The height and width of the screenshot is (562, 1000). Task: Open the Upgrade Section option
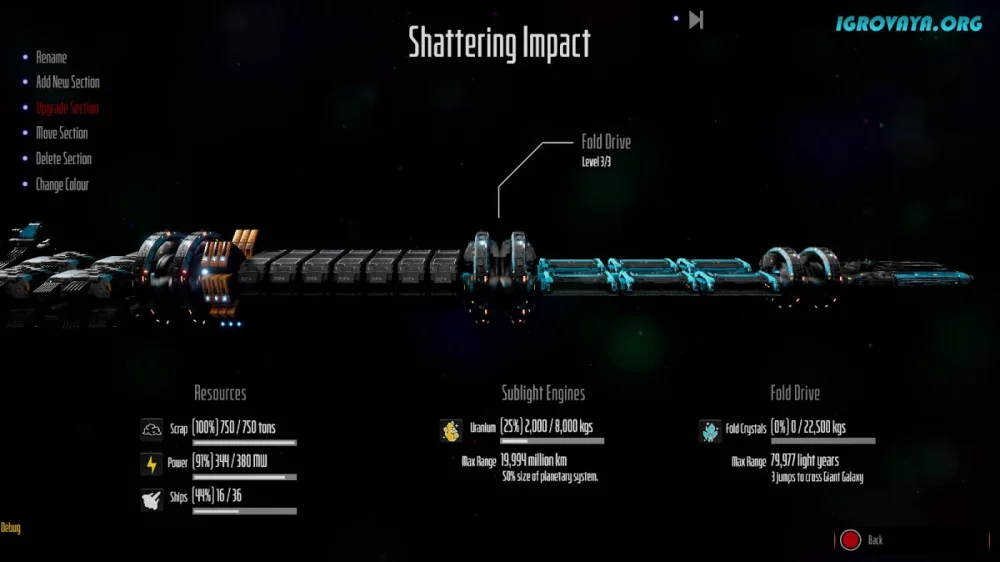pos(67,108)
